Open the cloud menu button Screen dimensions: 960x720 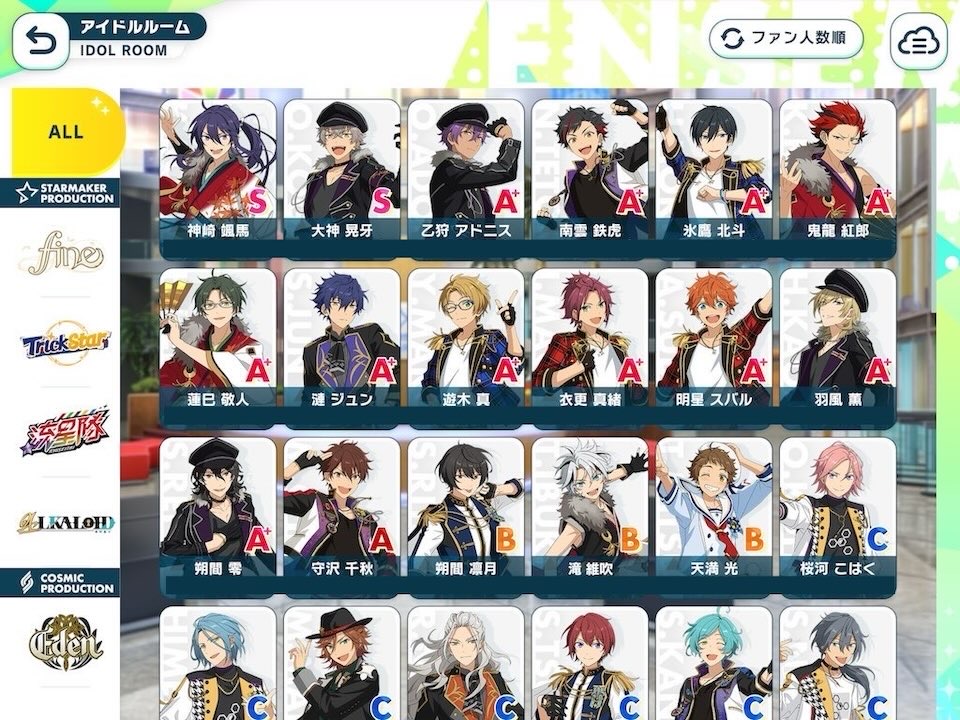pyautogui.click(x=918, y=40)
